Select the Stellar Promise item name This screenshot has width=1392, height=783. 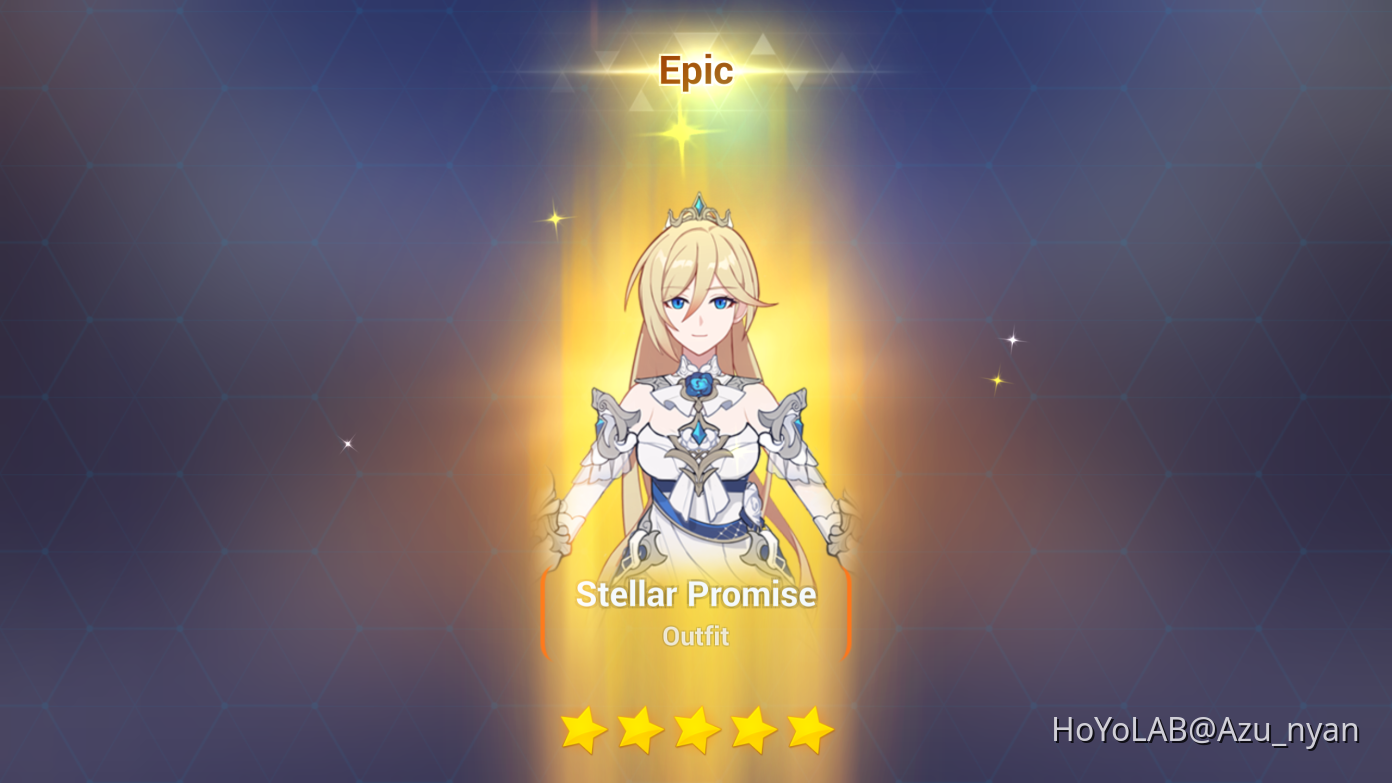click(696, 593)
